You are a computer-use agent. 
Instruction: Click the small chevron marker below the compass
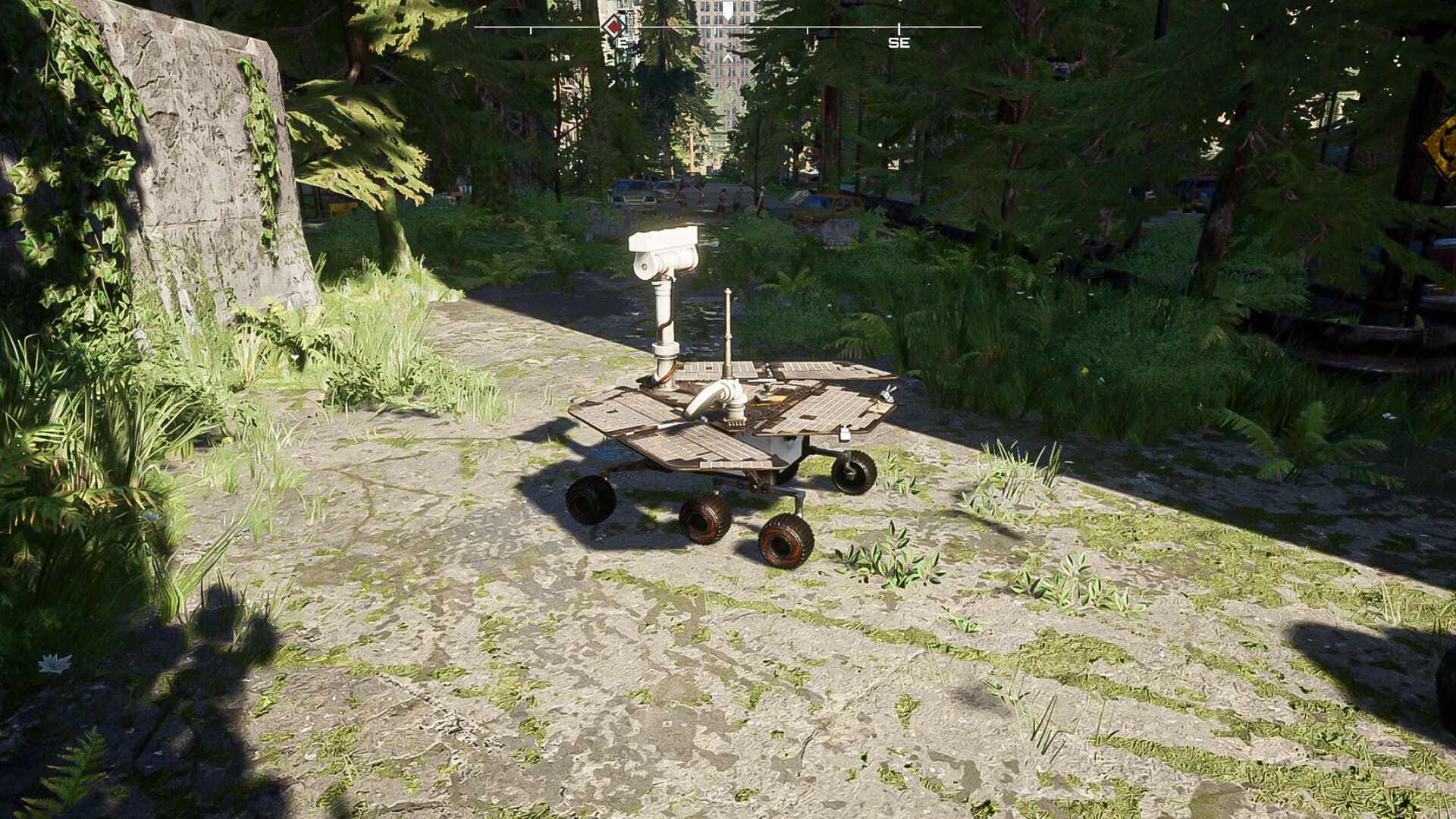728,56
